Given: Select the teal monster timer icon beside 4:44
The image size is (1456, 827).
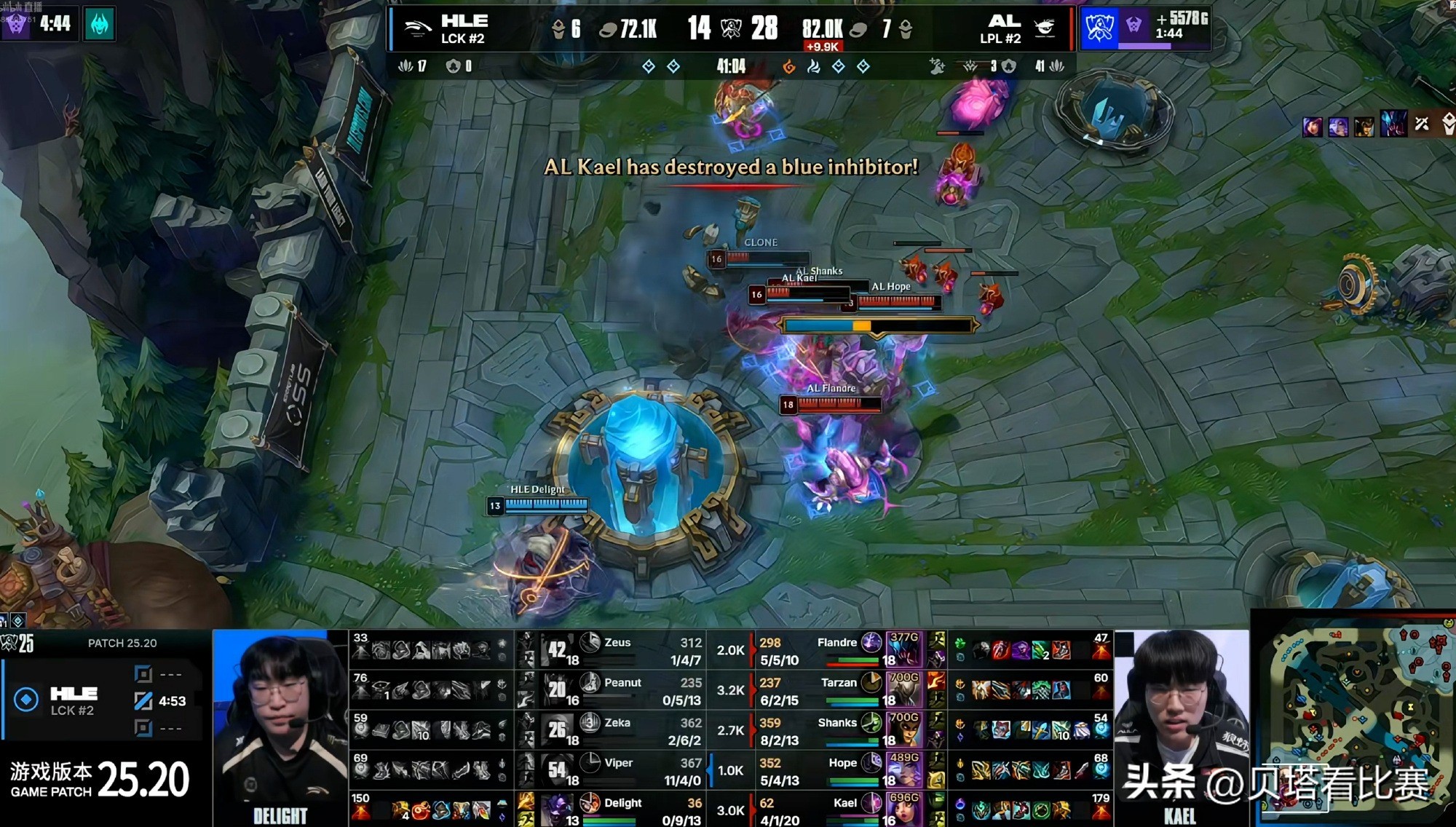Looking at the screenshot, I should point(100,24).
